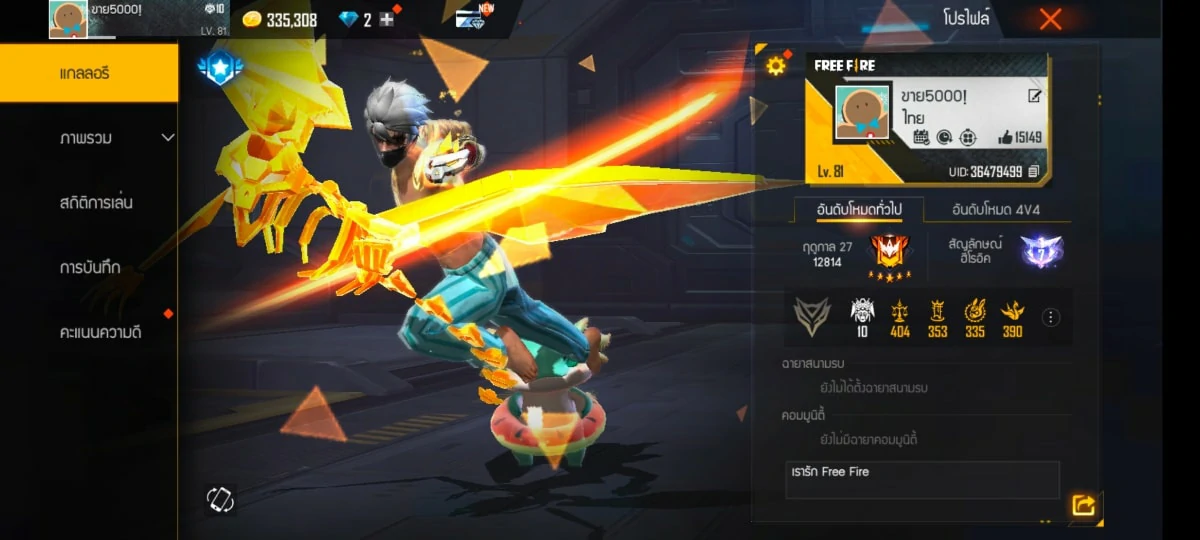Close the profile screen with the X

[1050, 19]
